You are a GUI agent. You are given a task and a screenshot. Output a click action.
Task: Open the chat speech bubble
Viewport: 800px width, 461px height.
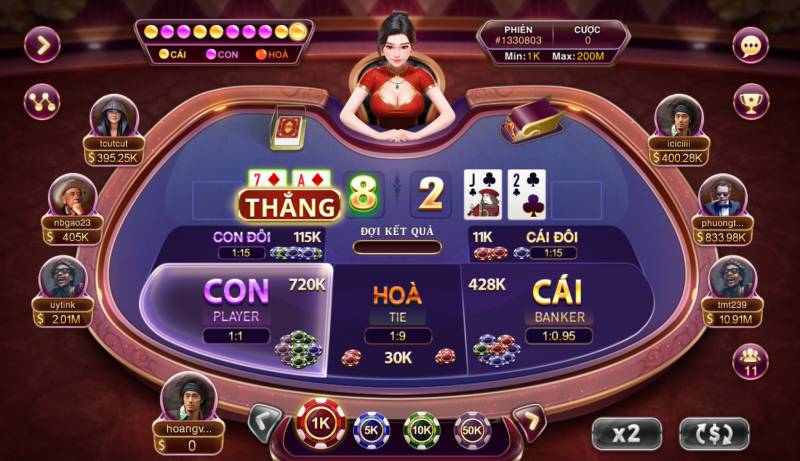[x=750, y=45]
